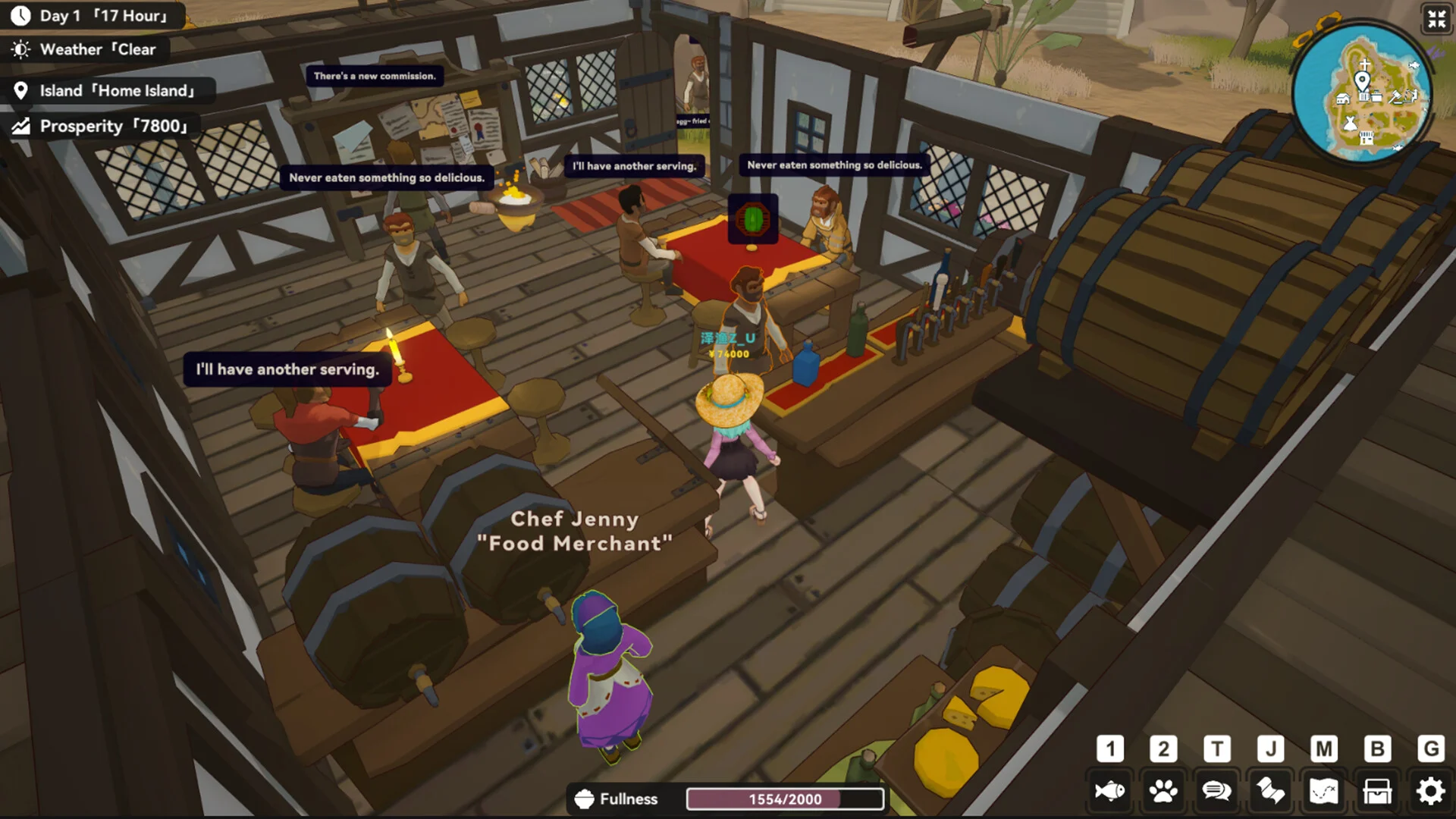Select the dress shop marker on minimap
Image resolution: width=1456 pixels, height=819 pixels.
1350,122
